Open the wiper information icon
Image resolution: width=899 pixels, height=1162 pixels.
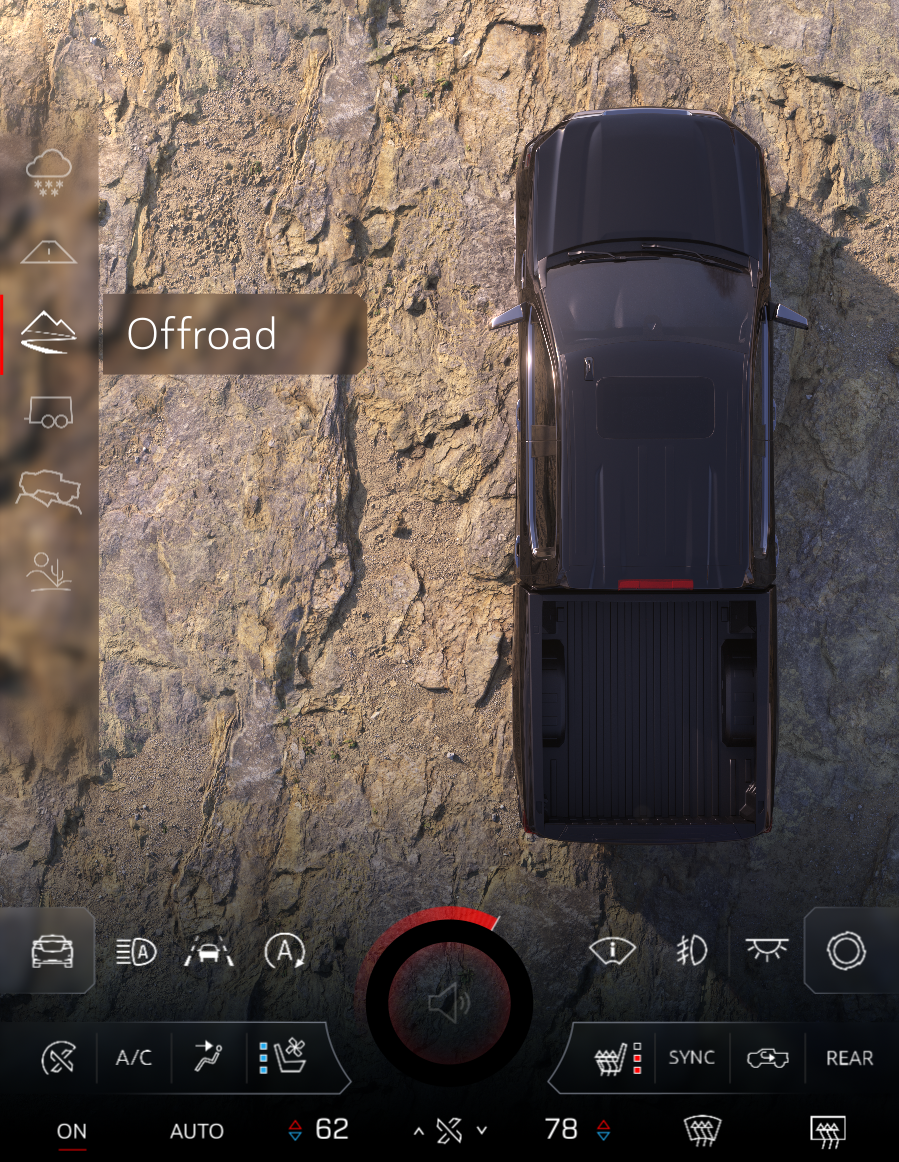pyautogui.click(x=612, y=952)
